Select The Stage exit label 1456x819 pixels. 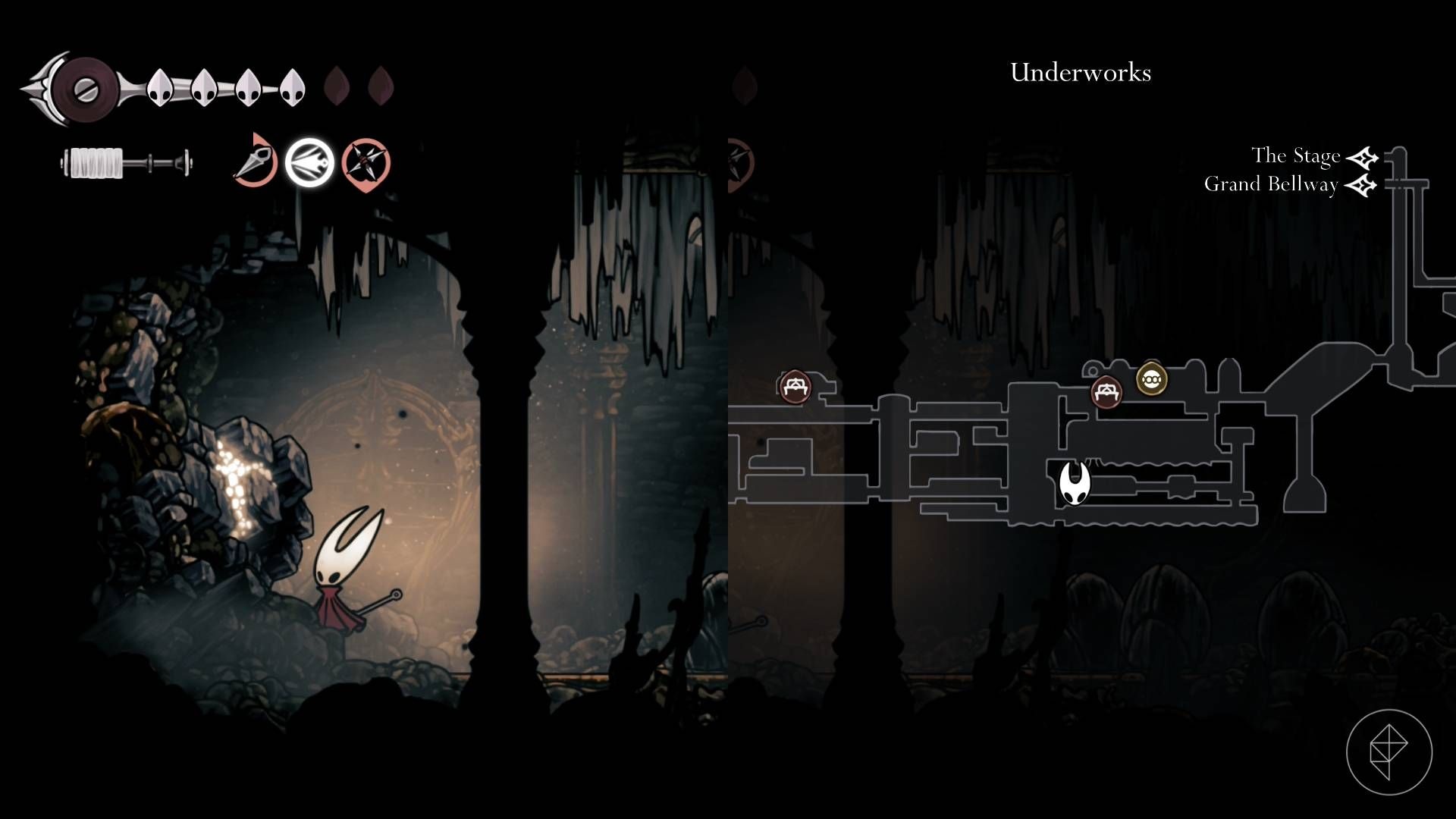1295,156
